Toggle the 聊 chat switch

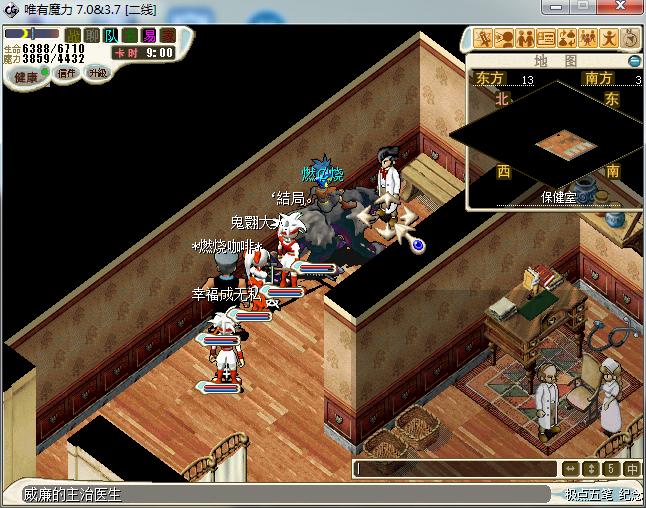(92, 35)
